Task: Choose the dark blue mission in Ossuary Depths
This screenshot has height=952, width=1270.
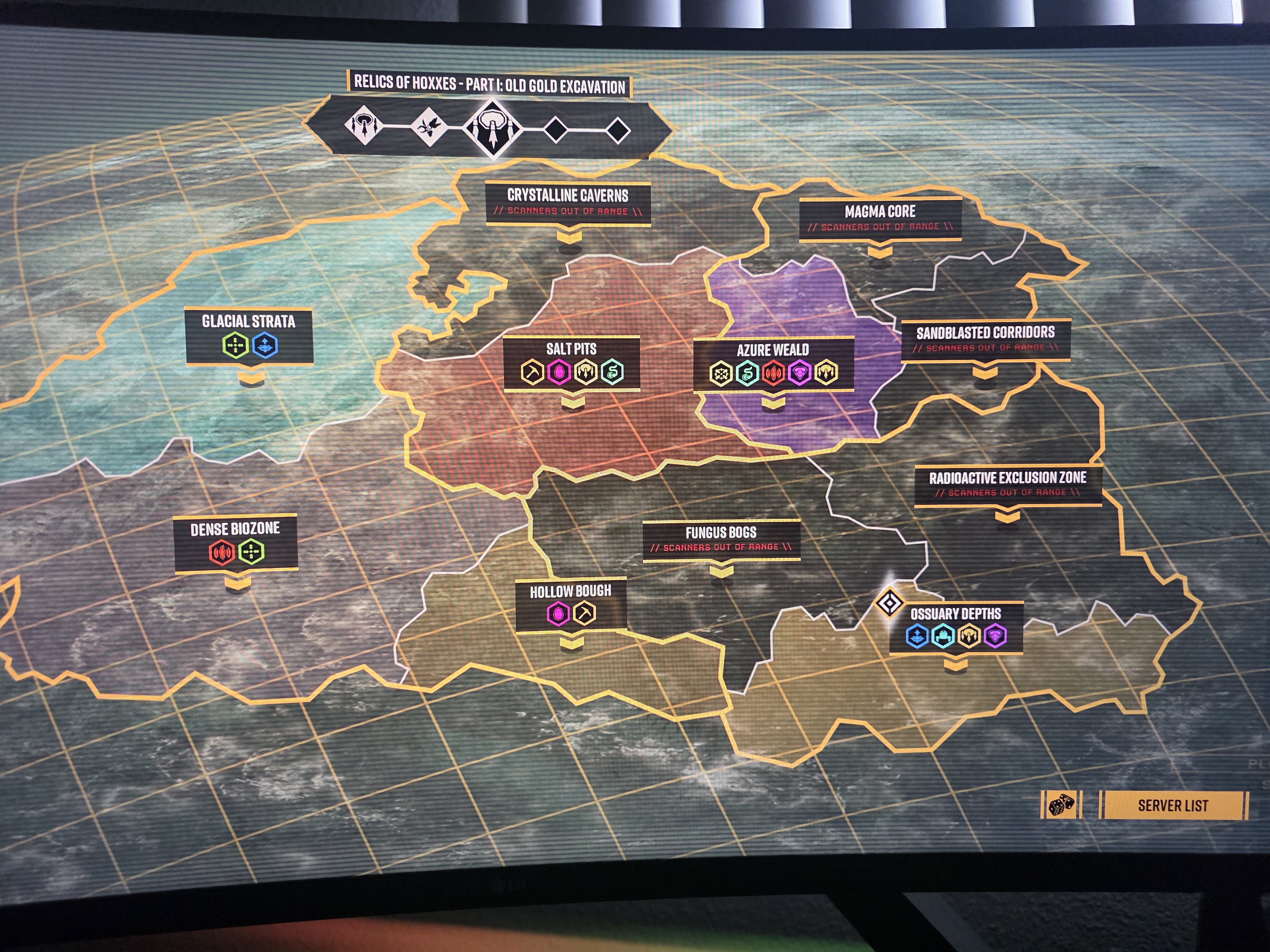Action: [x=918, y=636]
